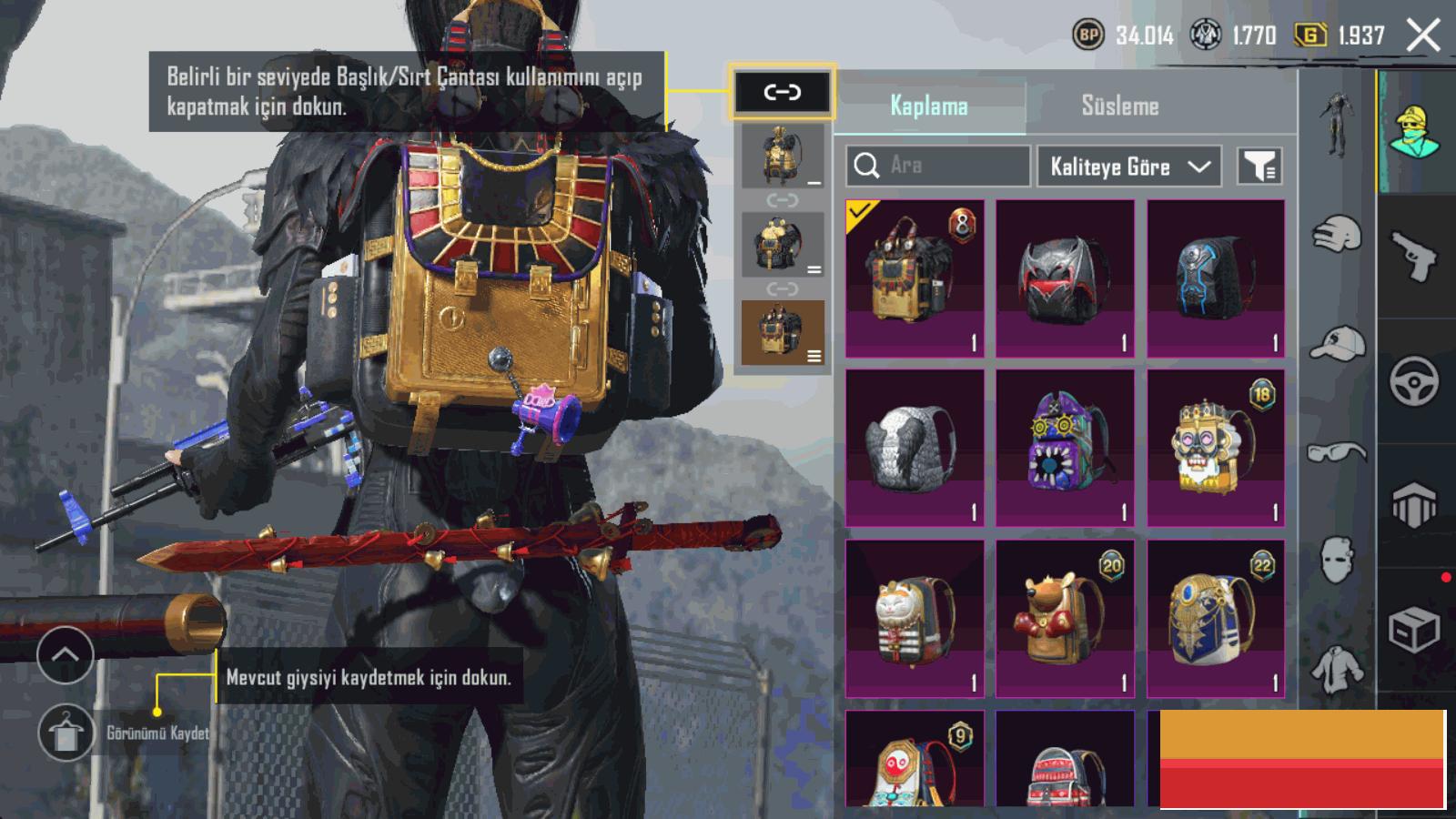Open the helmet category
The height and width of the screenshot is (819, 1456).
[x=1337, y=235]
